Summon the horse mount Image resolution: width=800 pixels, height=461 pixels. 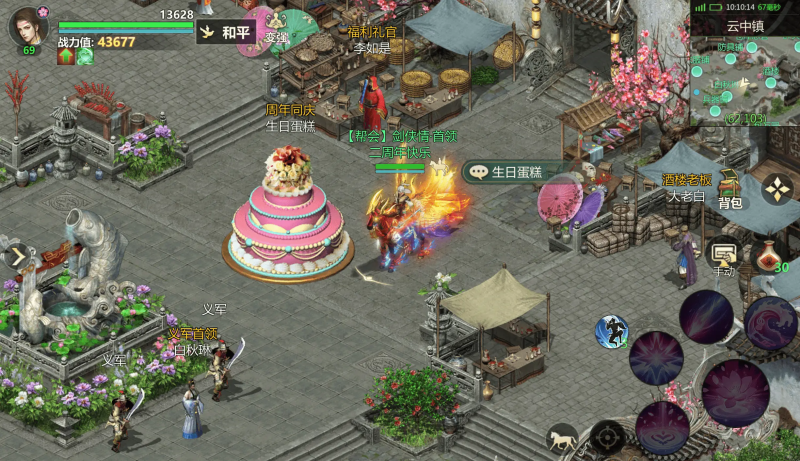tap(562, 438)
